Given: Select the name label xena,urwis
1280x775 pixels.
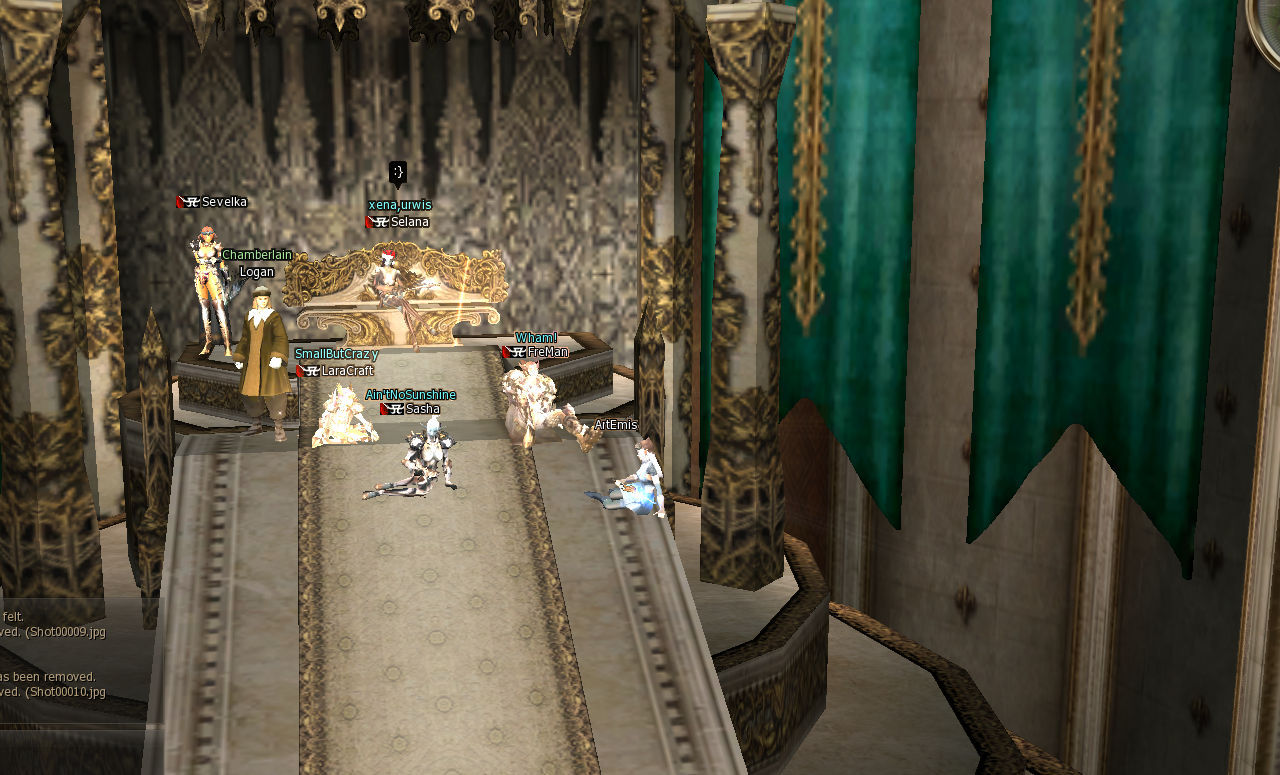Looking at the screenshot, I should [400, 203].
